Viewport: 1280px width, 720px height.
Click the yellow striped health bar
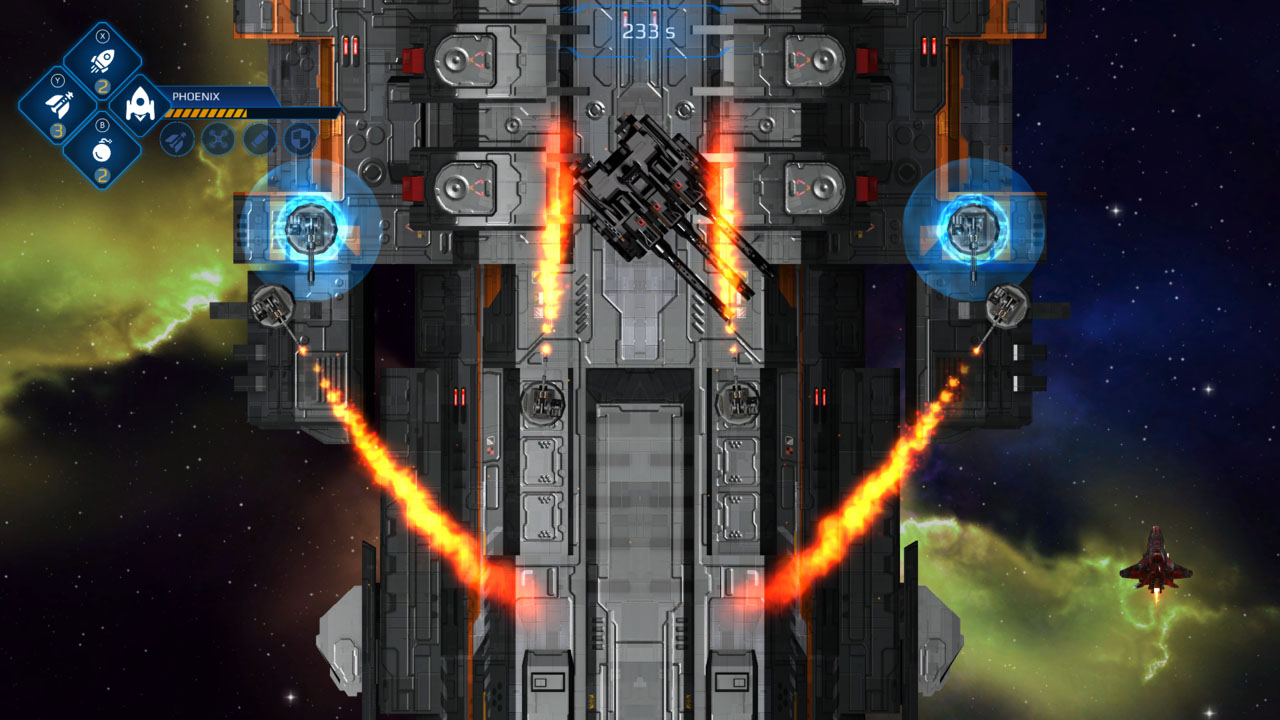click(206, 113)
